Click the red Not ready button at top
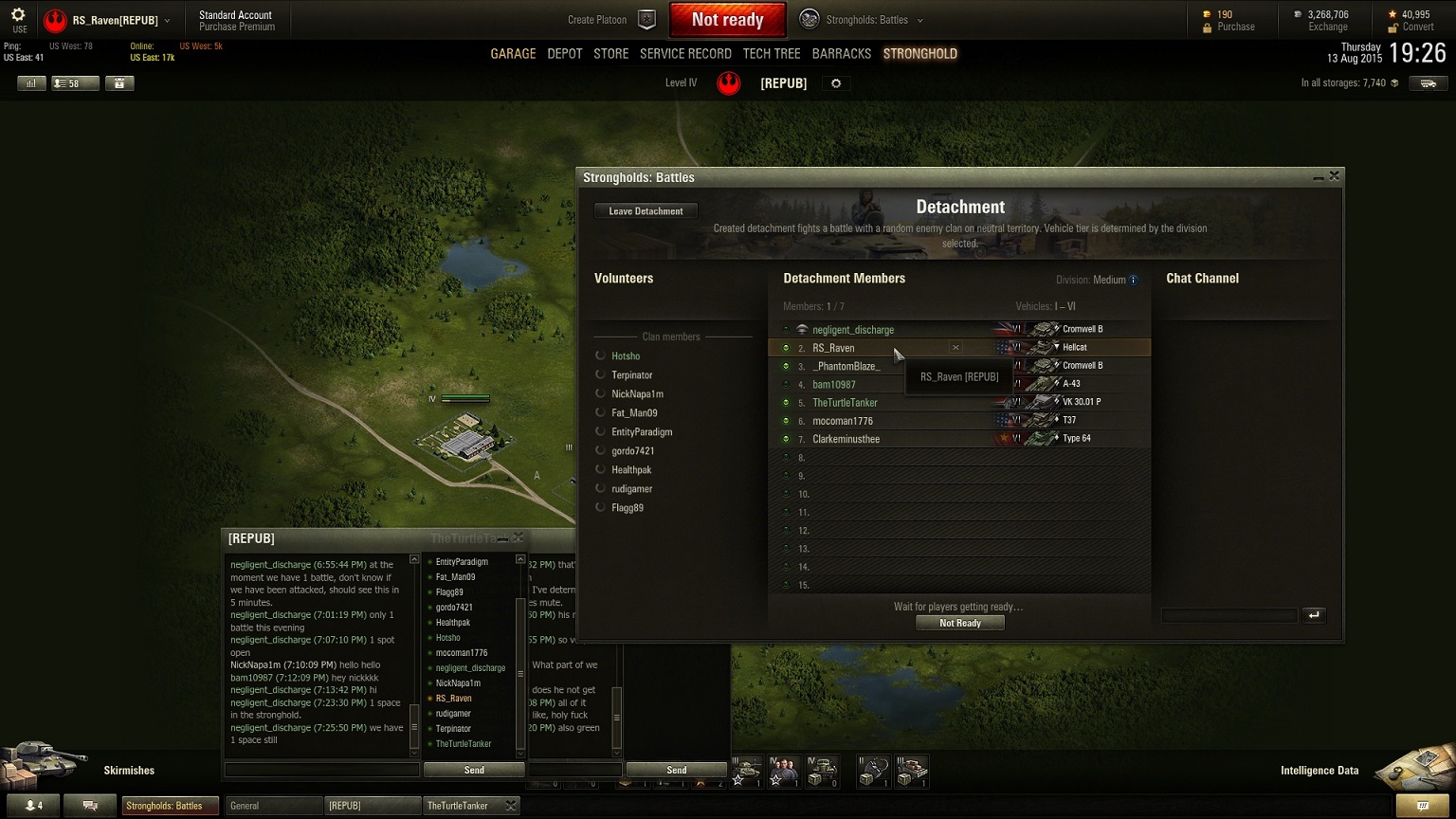Screen dimensions: 1456x819 (727, 20)
